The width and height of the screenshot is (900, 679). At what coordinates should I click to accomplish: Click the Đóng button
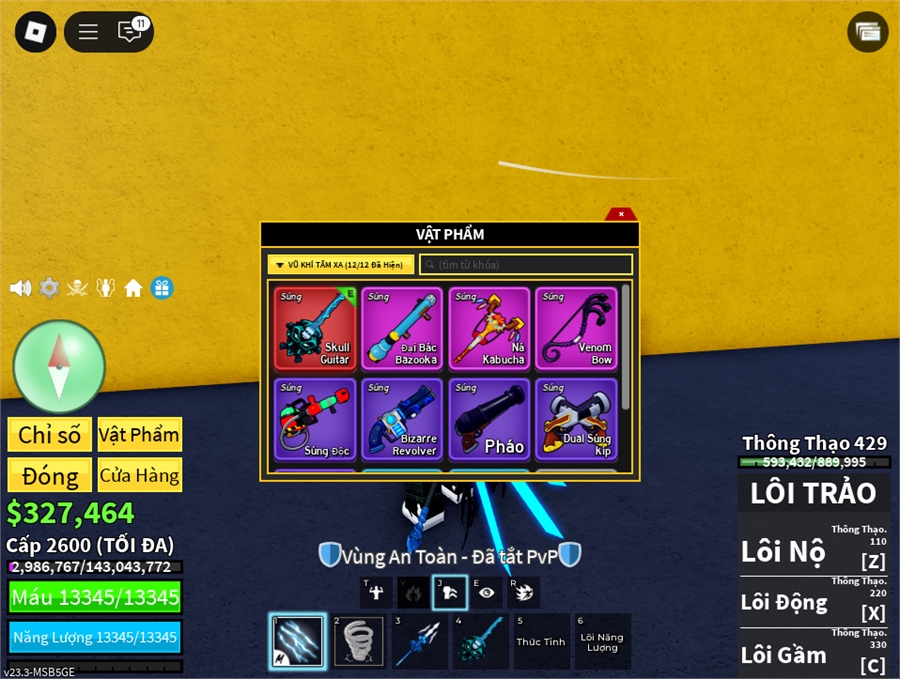tap(50, 475)
